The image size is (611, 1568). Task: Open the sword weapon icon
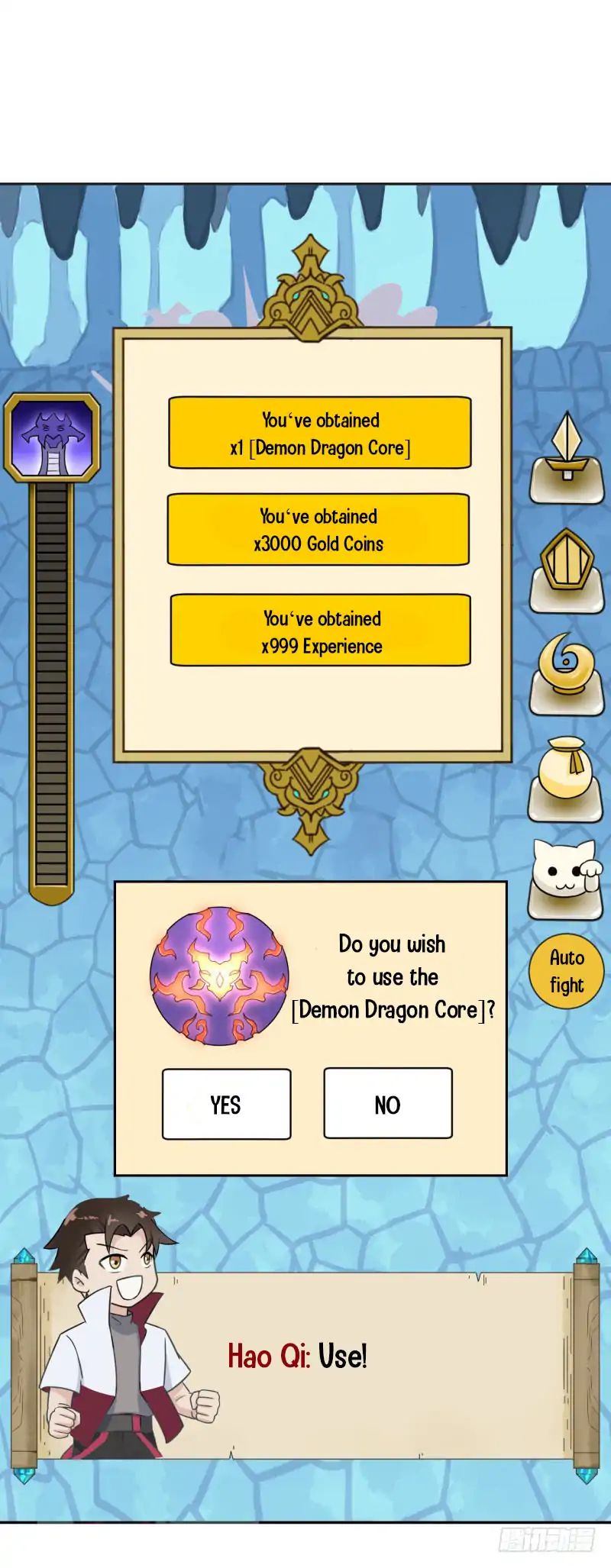567,456
